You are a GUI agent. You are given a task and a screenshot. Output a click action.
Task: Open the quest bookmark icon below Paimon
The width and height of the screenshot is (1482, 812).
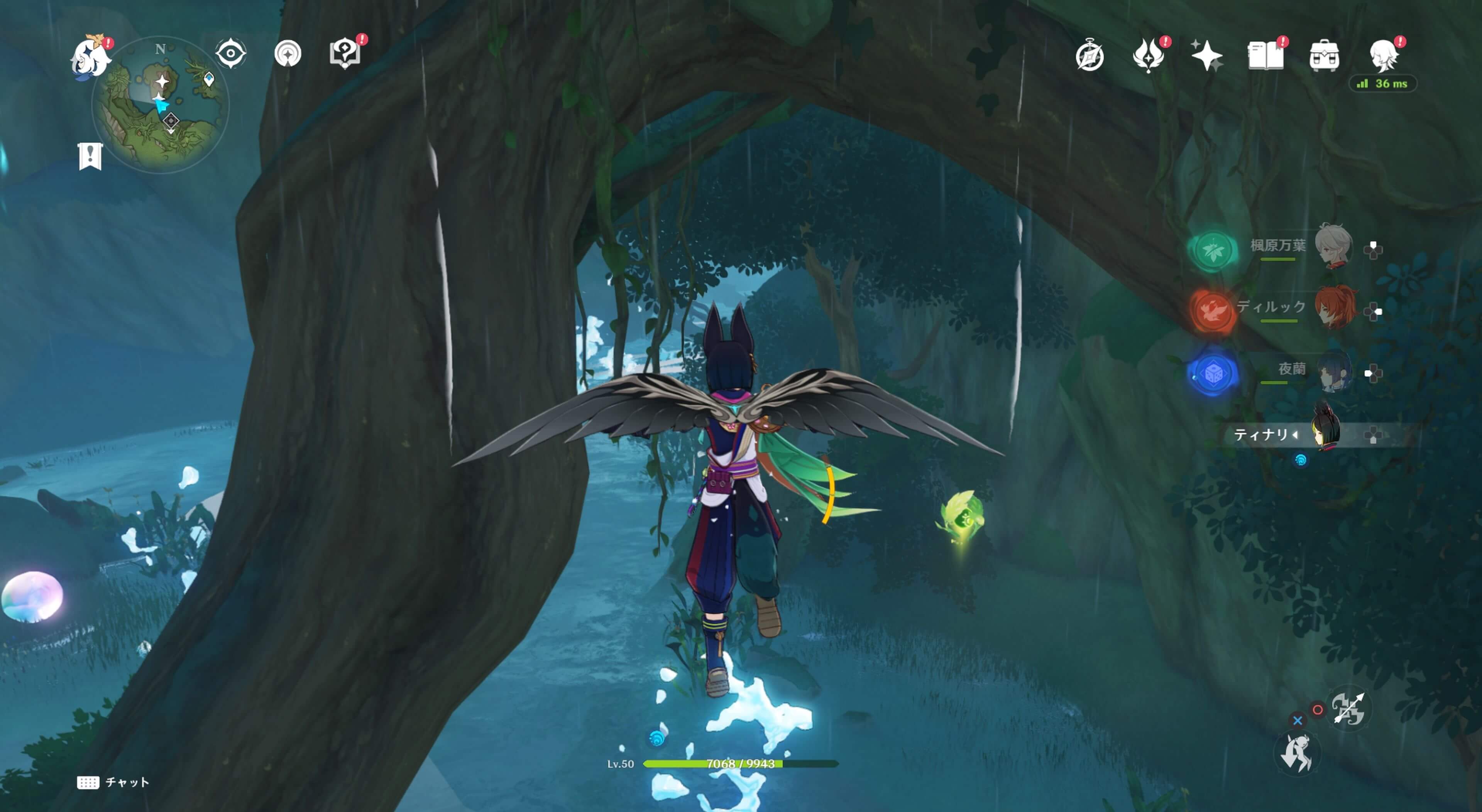(x=90, y=156)
